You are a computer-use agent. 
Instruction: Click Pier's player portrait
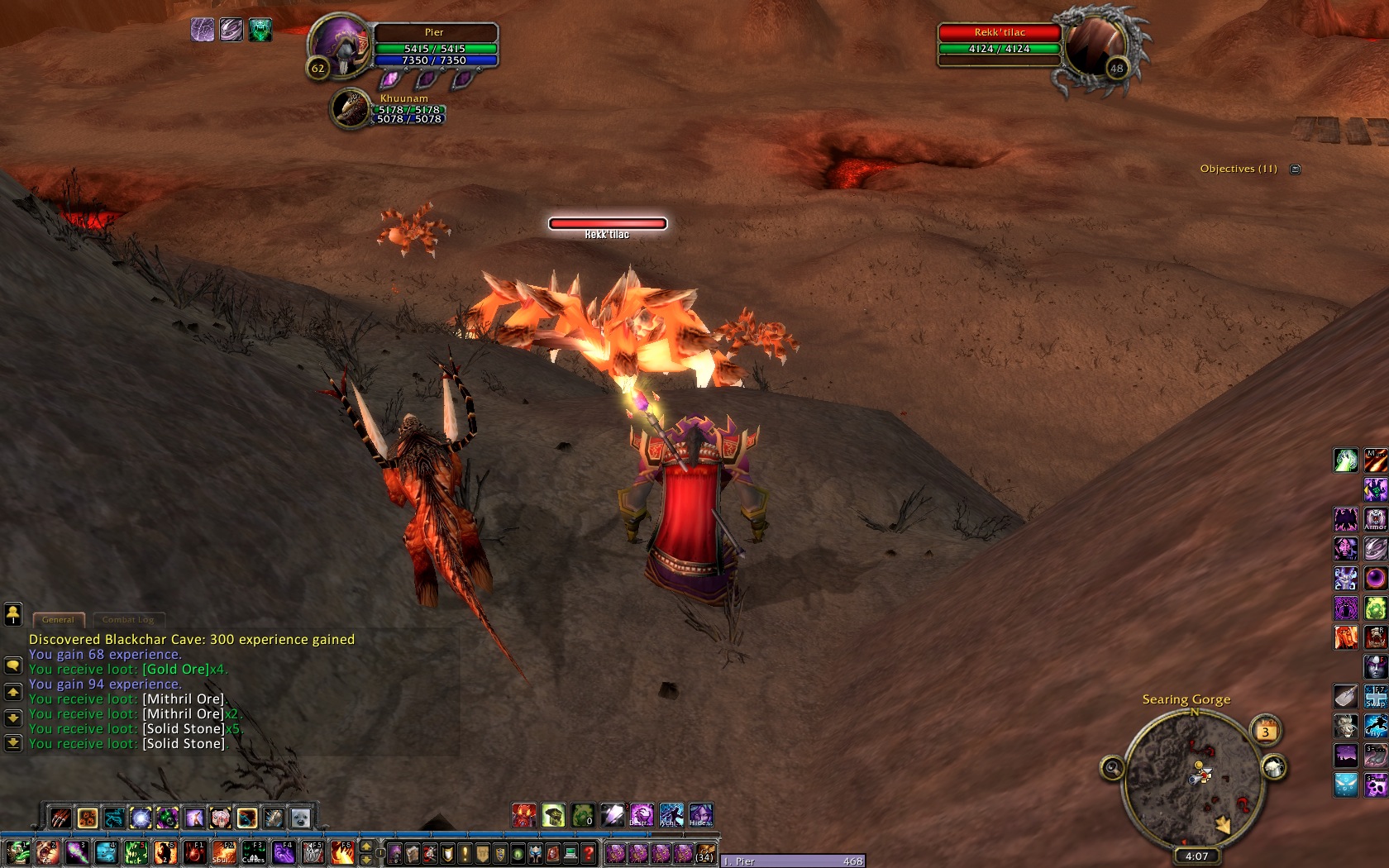point(340,48)
